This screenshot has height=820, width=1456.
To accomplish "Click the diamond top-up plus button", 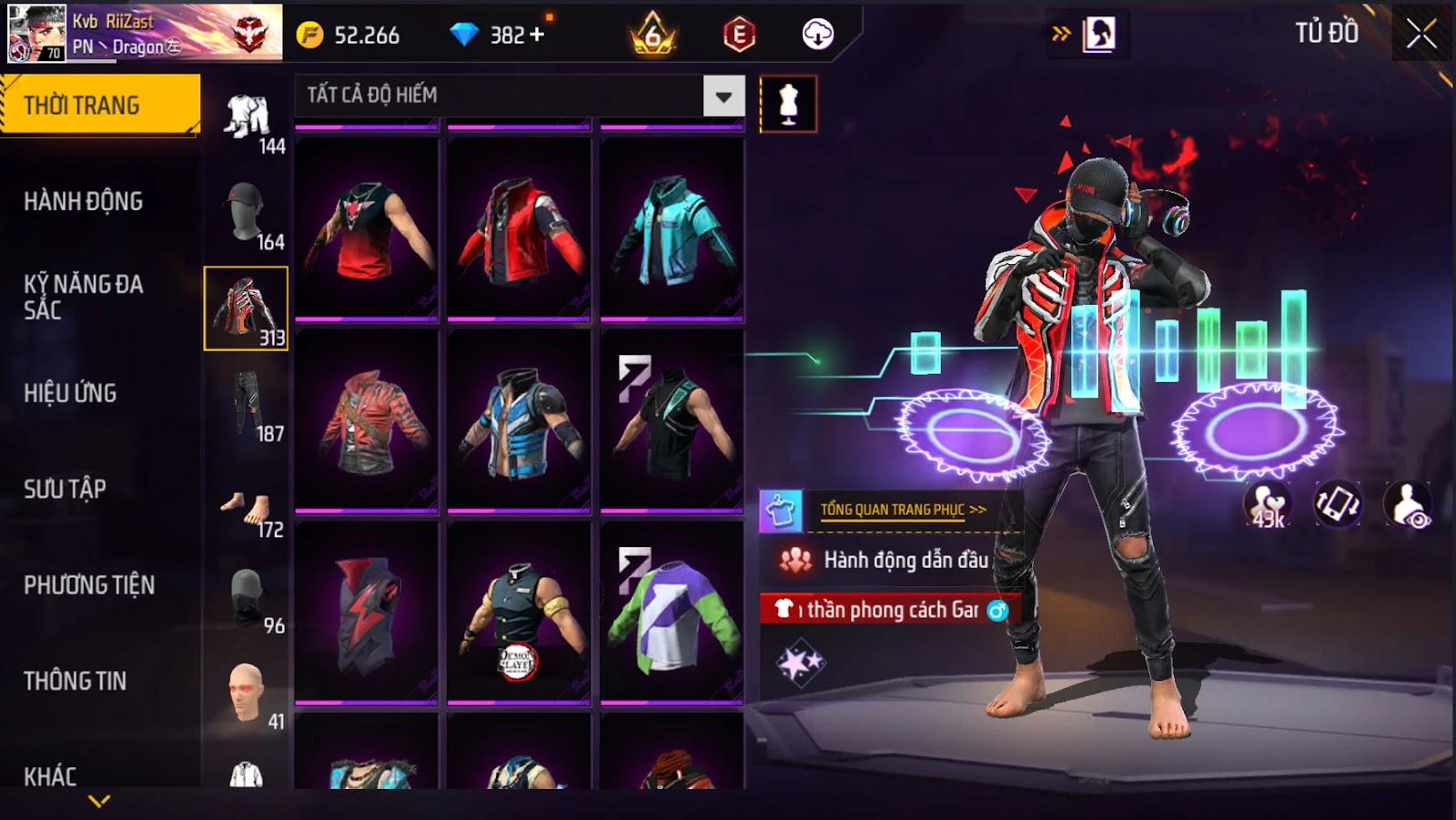I will tap(537, 35).
